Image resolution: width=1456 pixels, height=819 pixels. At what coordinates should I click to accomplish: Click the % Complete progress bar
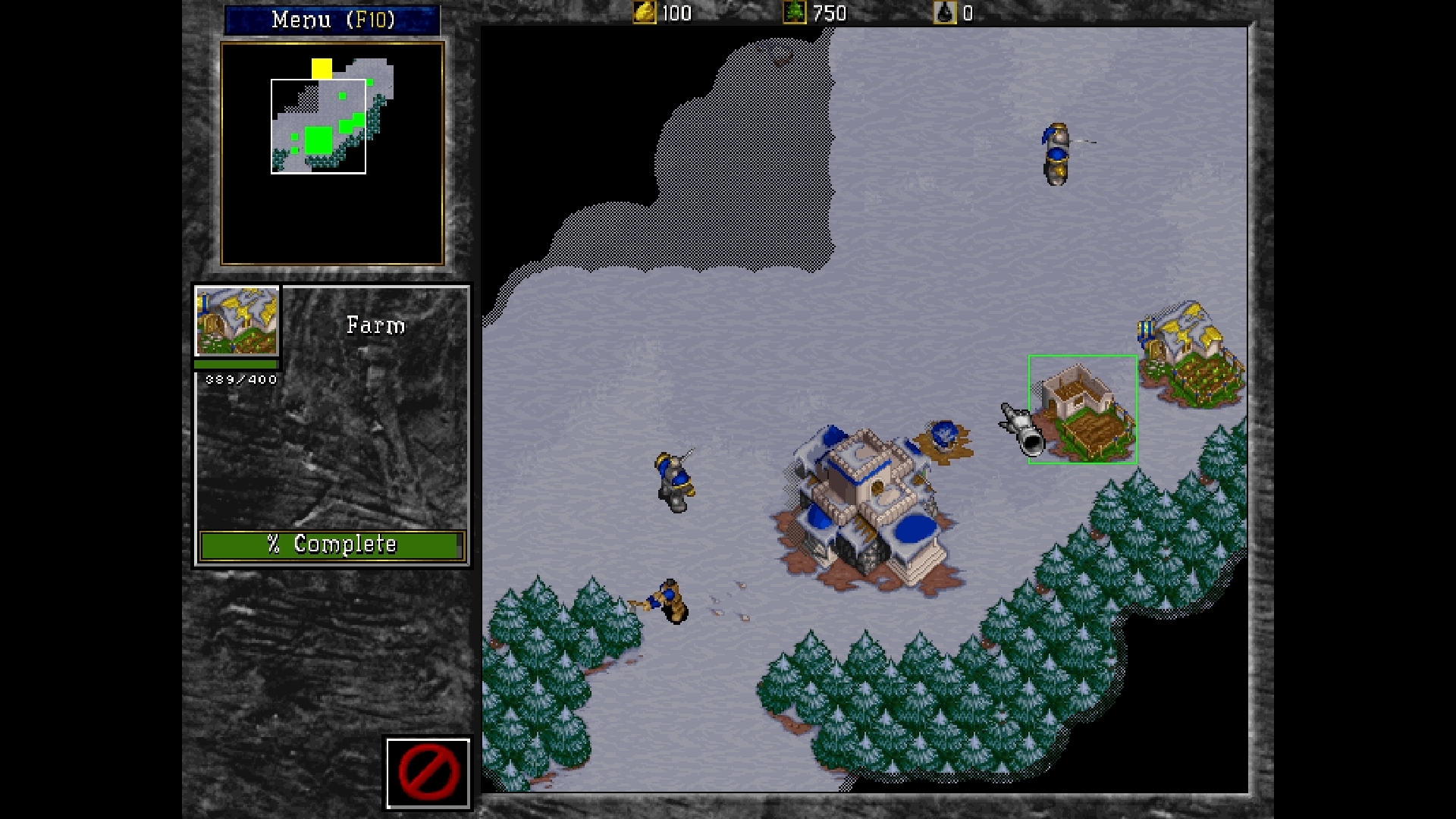pos(331,544)
